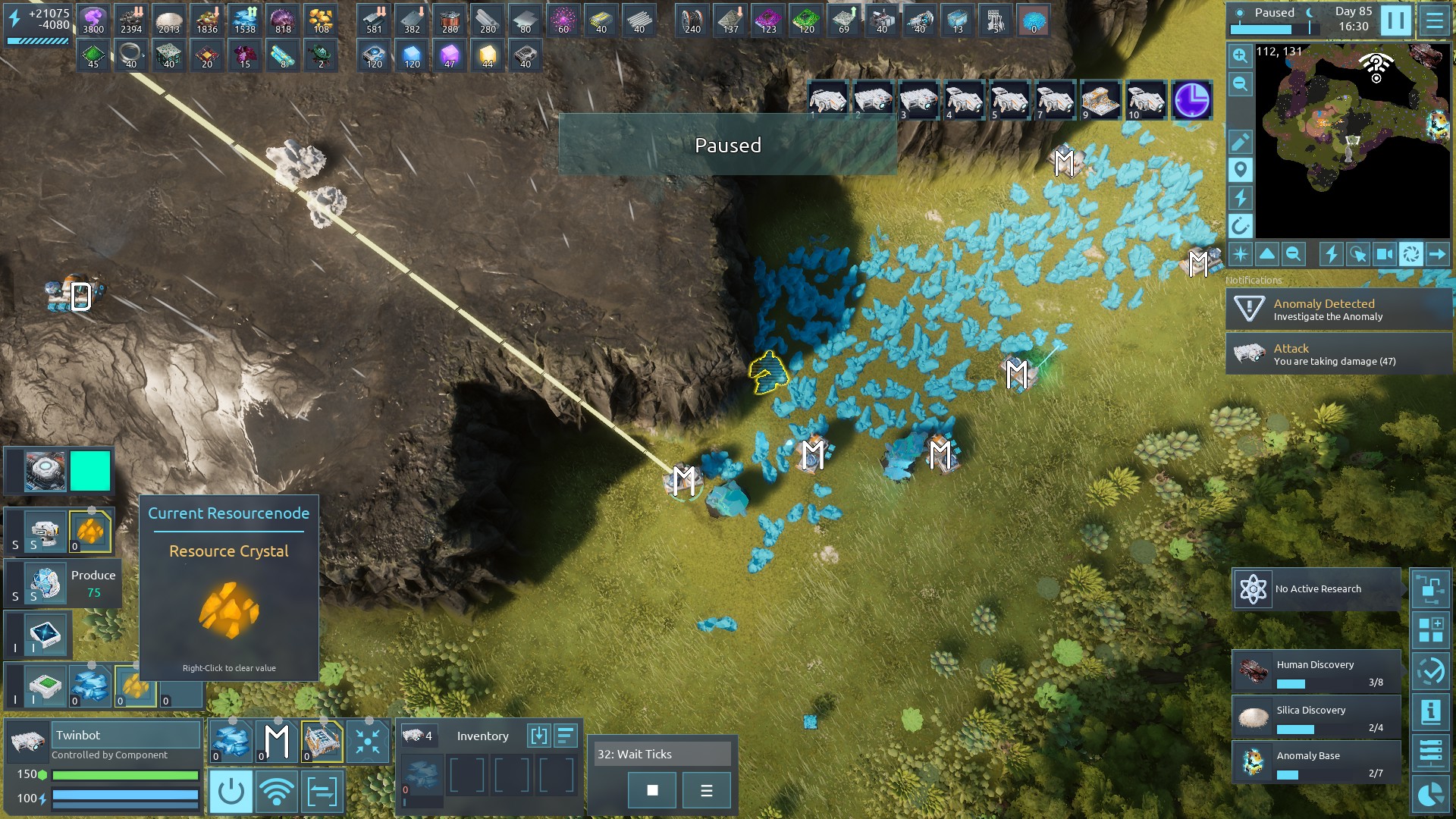Click the Resource Crystal node icon
This screenshot has width=1456, height=819.
(x=229, y=610)
